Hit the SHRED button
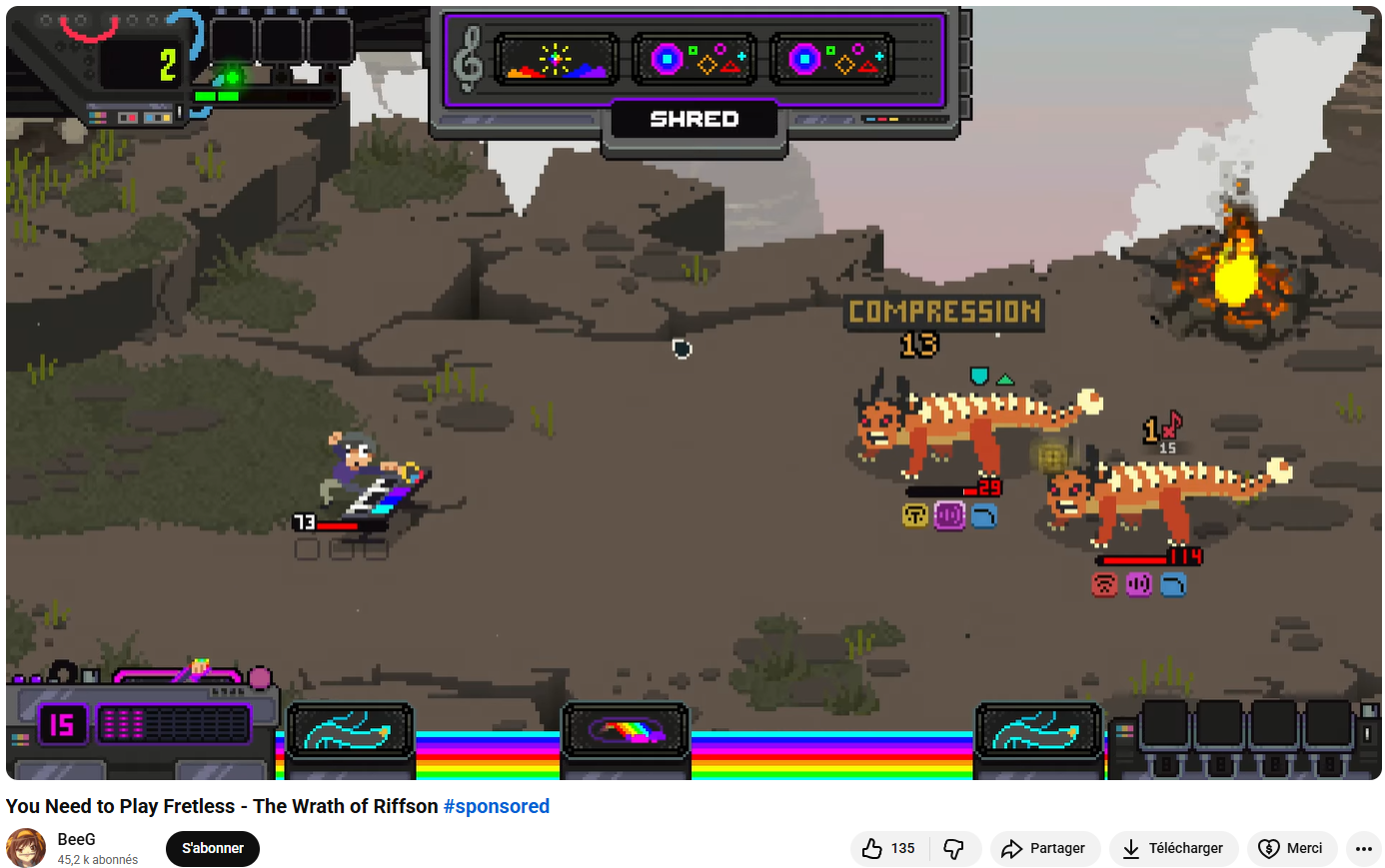The width and height of the screenshot is (1385, 868). click(x=694, y=120)
